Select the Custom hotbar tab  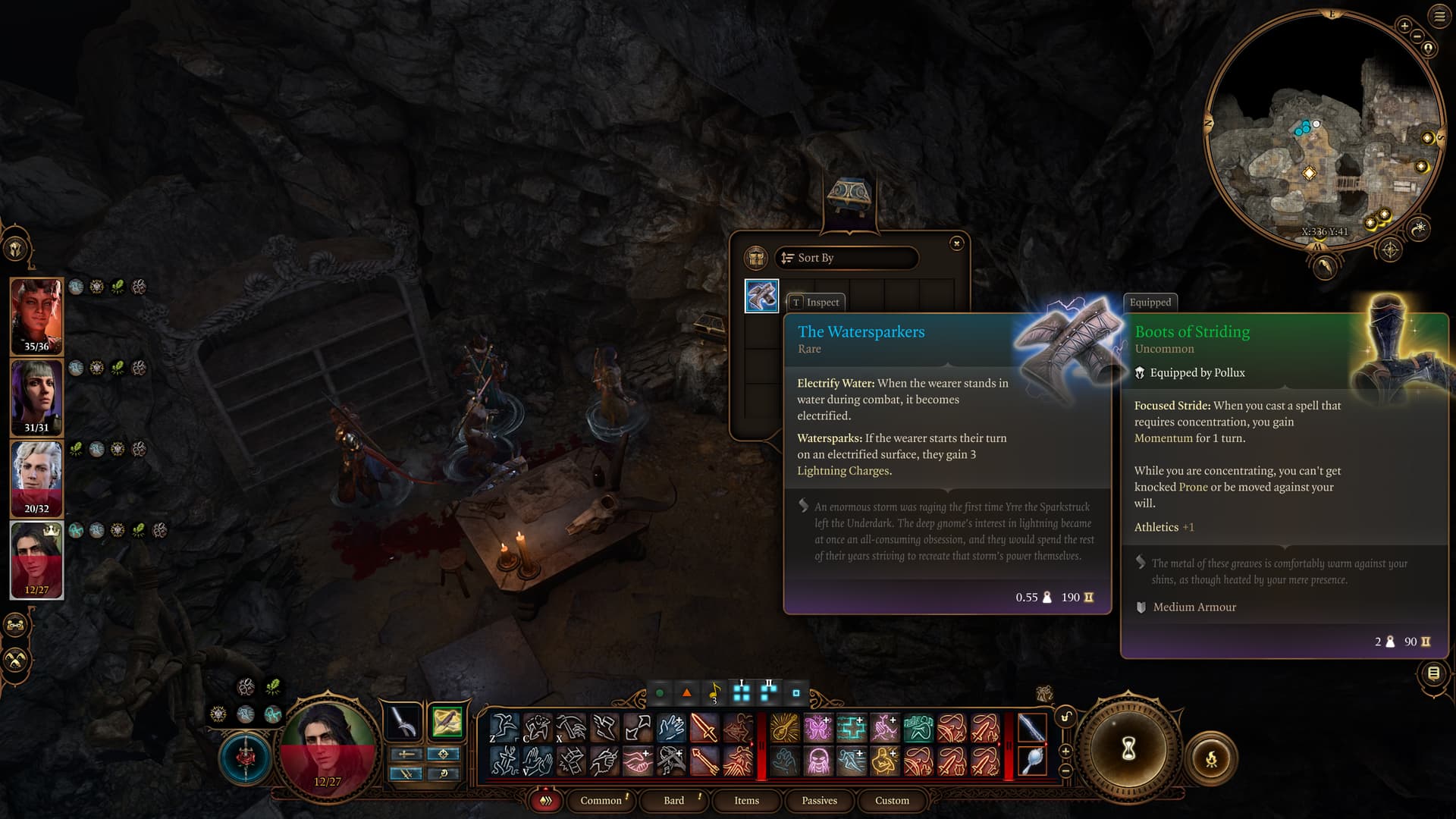pos(892,800)
